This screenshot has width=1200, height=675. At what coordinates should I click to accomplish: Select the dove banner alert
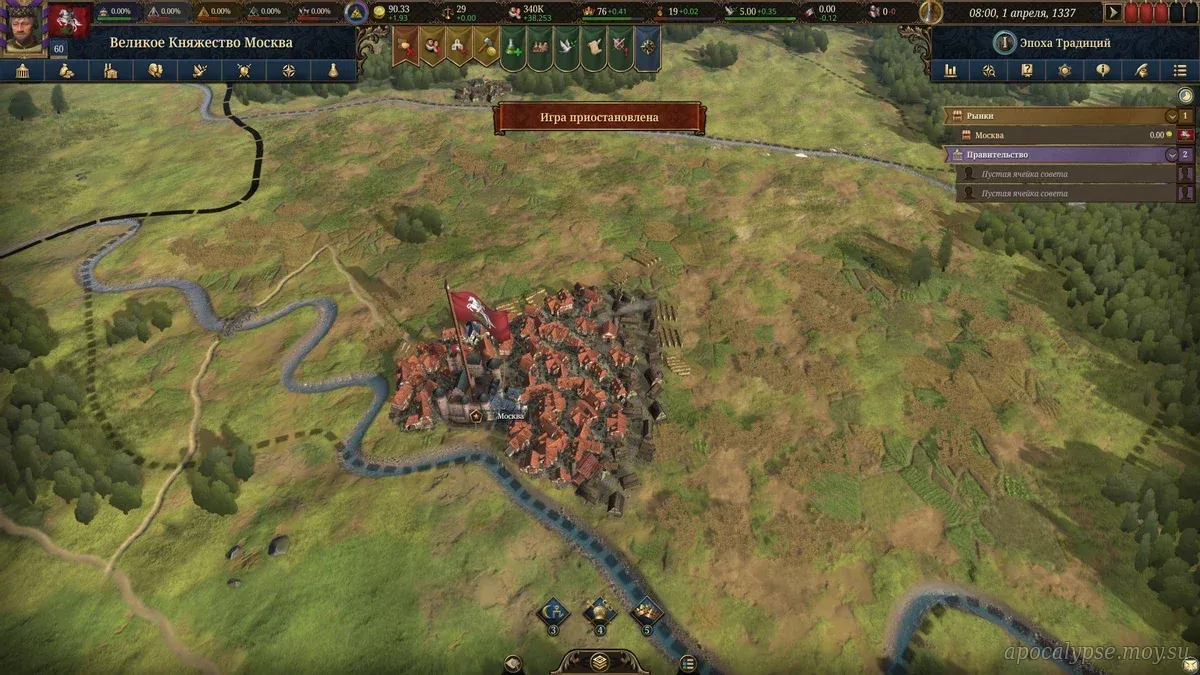pos(567,46)
